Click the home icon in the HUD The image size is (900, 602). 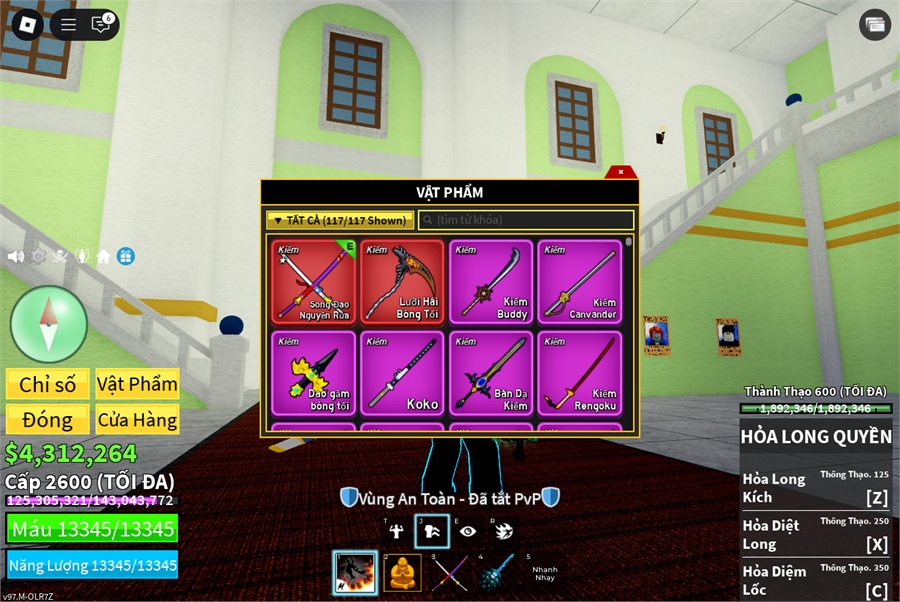103,256
